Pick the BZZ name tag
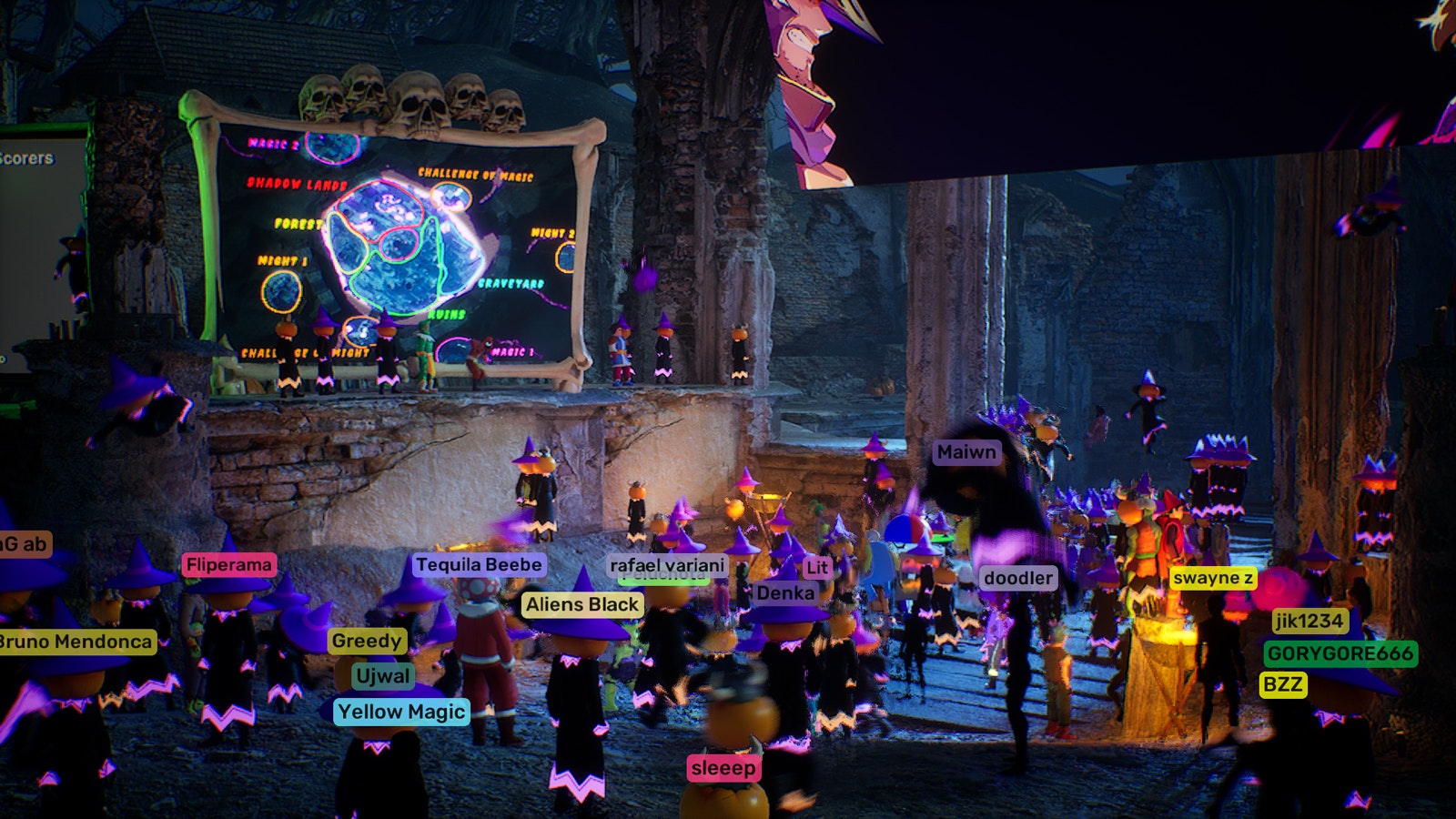 pos(1283,684)
